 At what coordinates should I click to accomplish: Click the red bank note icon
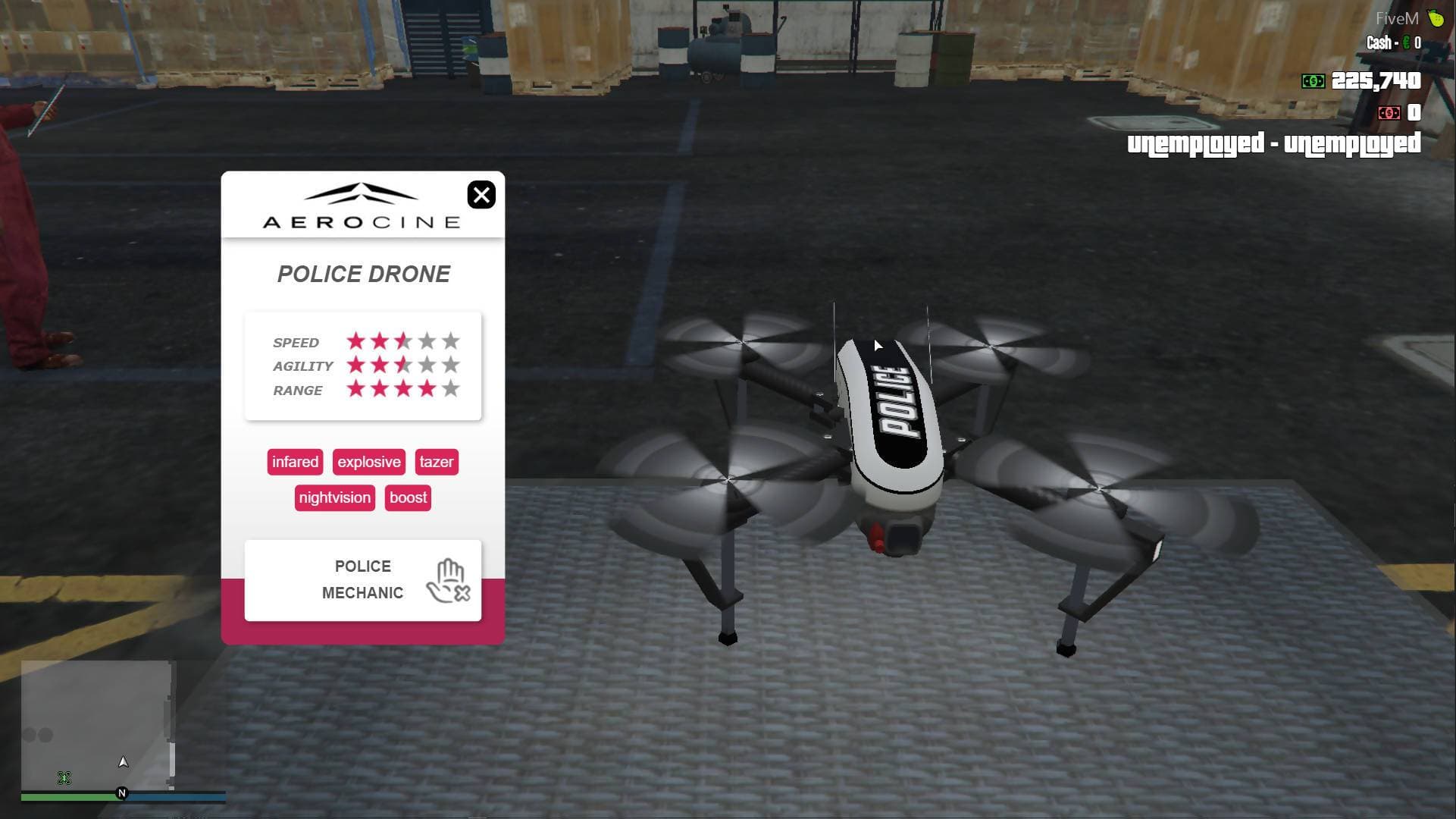coord(1390,112)
